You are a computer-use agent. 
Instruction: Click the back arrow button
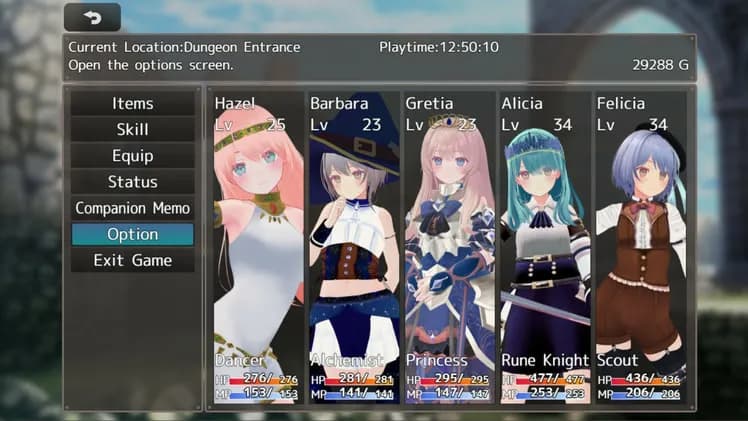pos(92,18)
